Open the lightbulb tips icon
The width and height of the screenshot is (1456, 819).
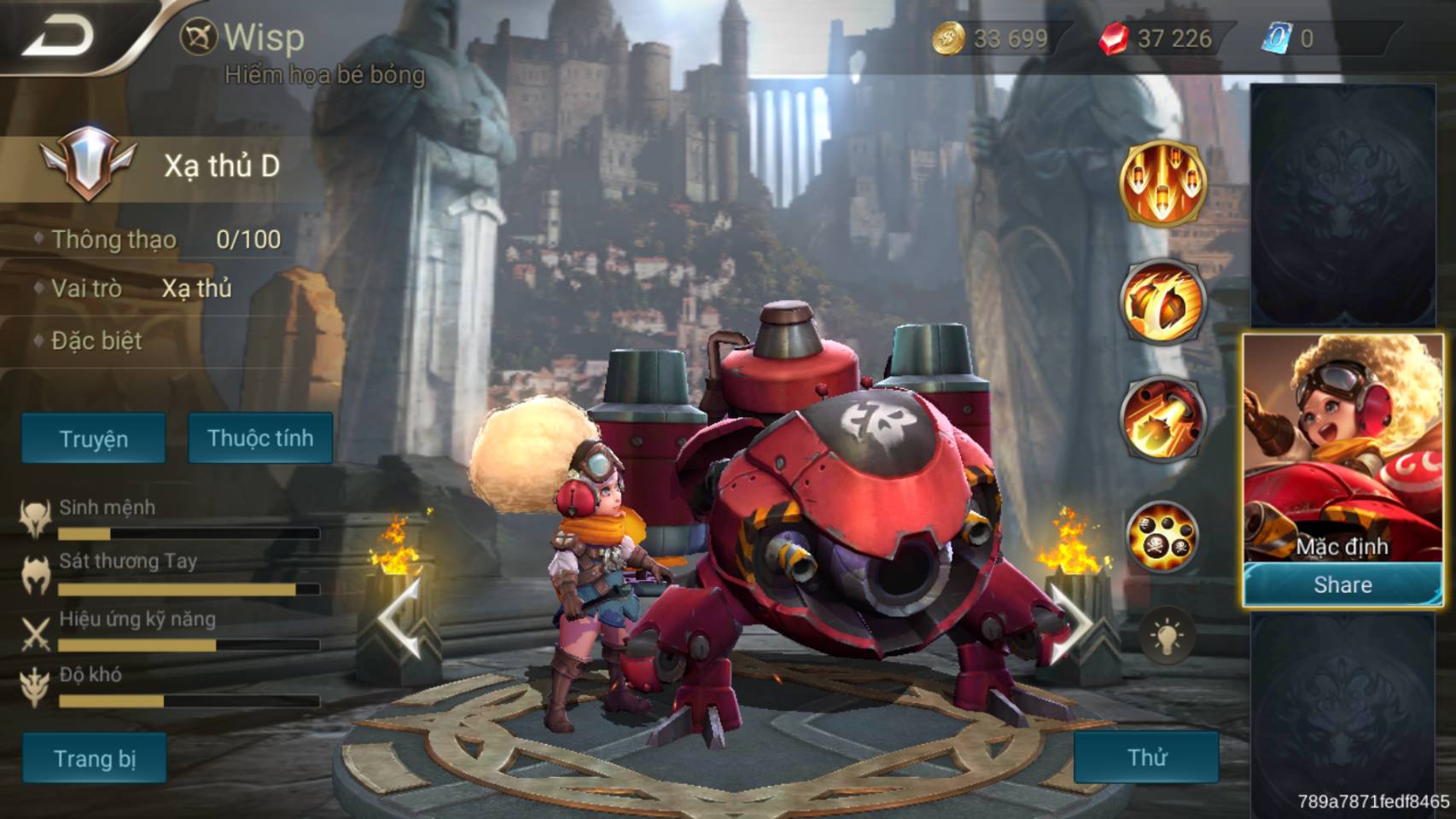click(1166, 636)
